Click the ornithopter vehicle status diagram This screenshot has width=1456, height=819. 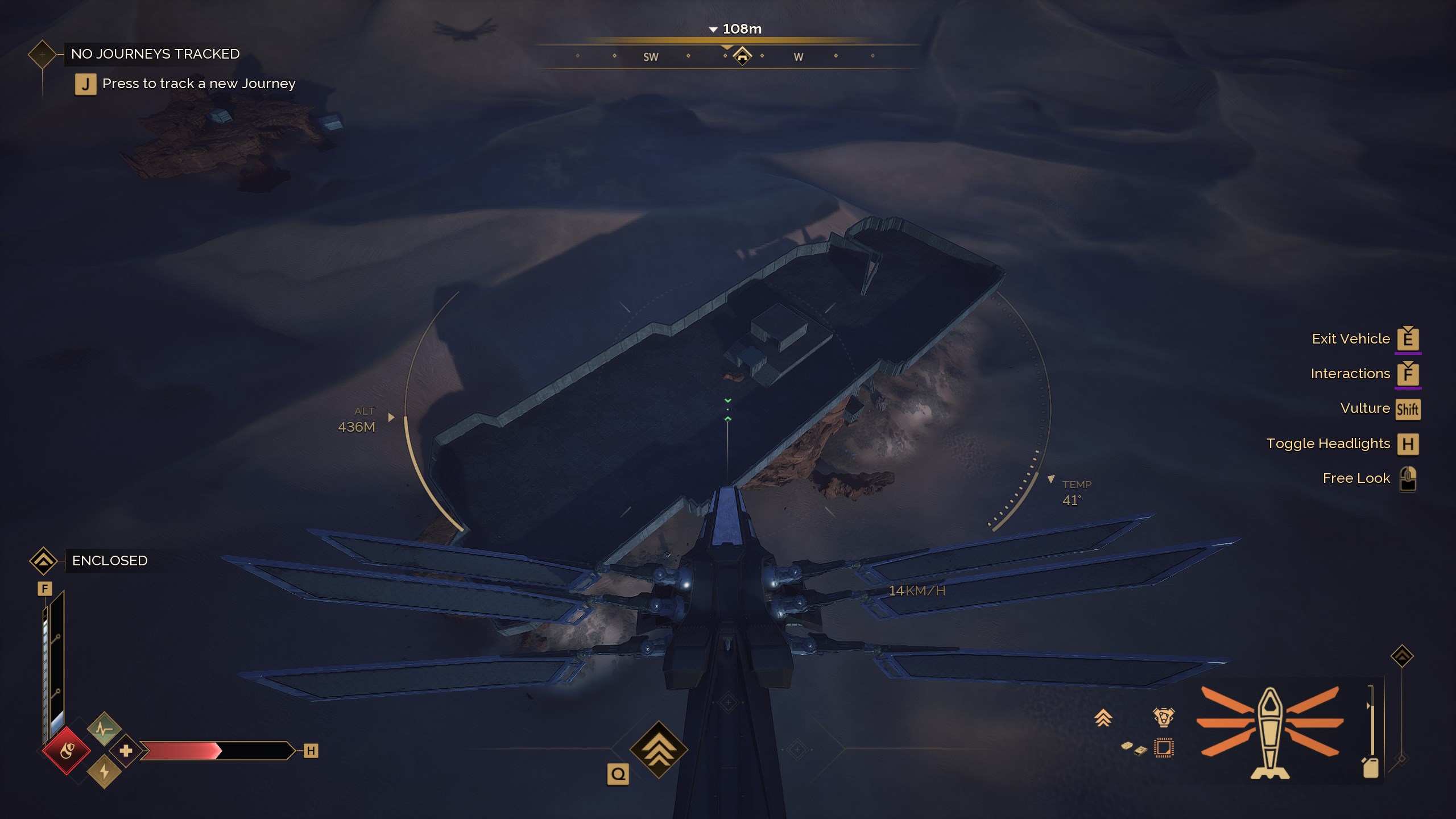point(1269,733)
